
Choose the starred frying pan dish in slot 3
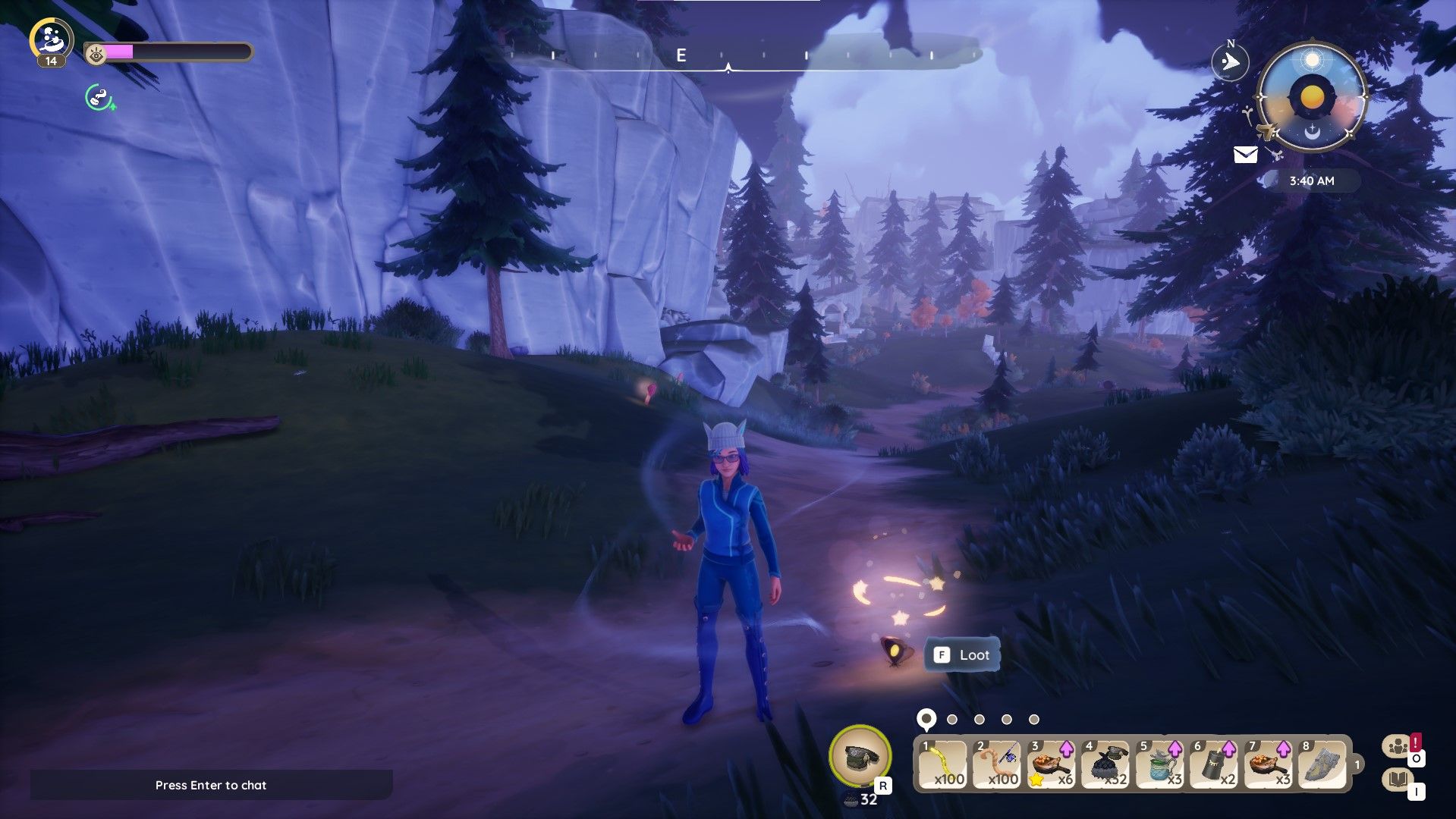[x=1051, y=764]
